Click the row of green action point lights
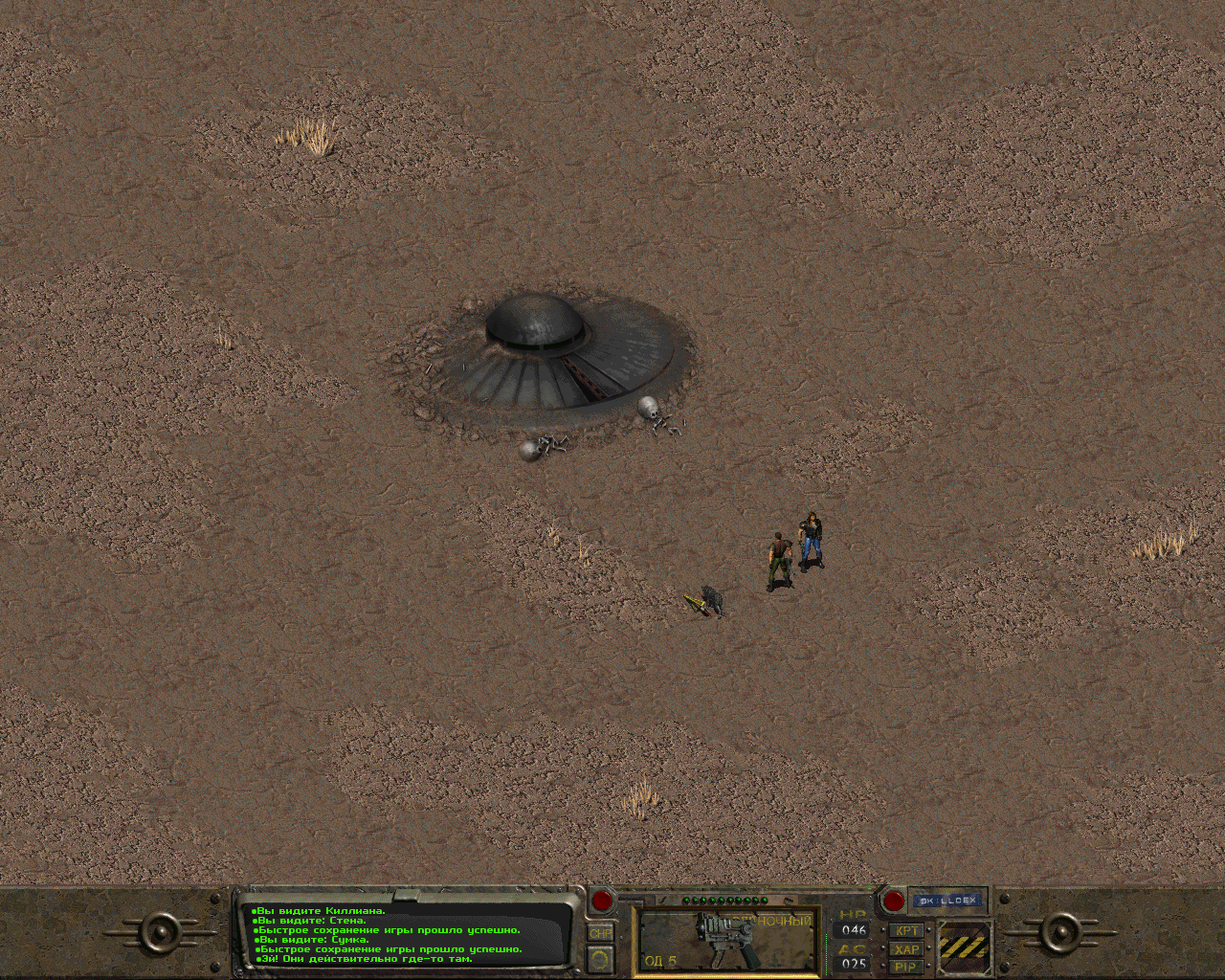Screen dimensions: 1225x980 (x=724, y=900)
